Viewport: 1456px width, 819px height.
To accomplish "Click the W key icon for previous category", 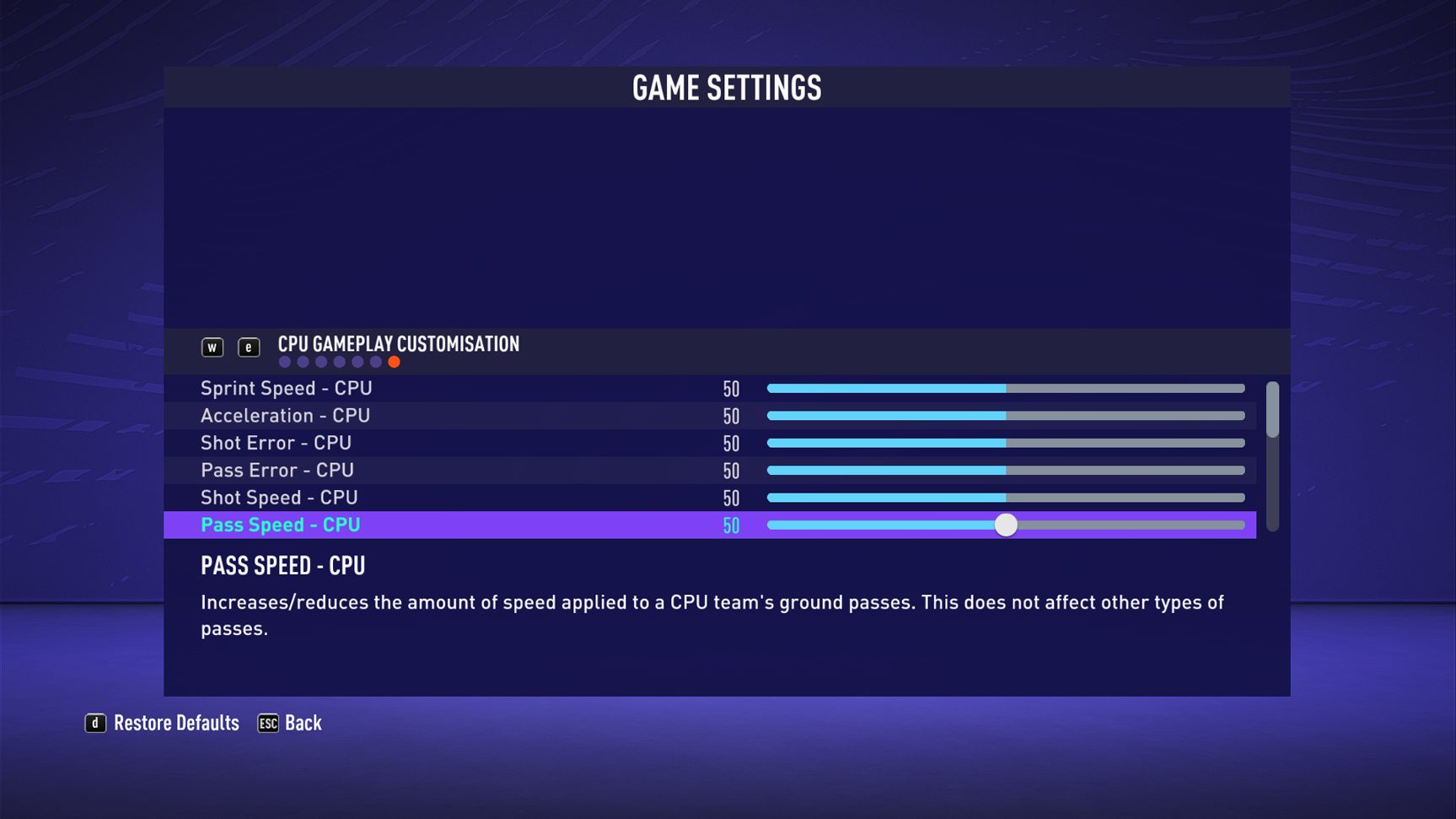I will click(212, 347).
